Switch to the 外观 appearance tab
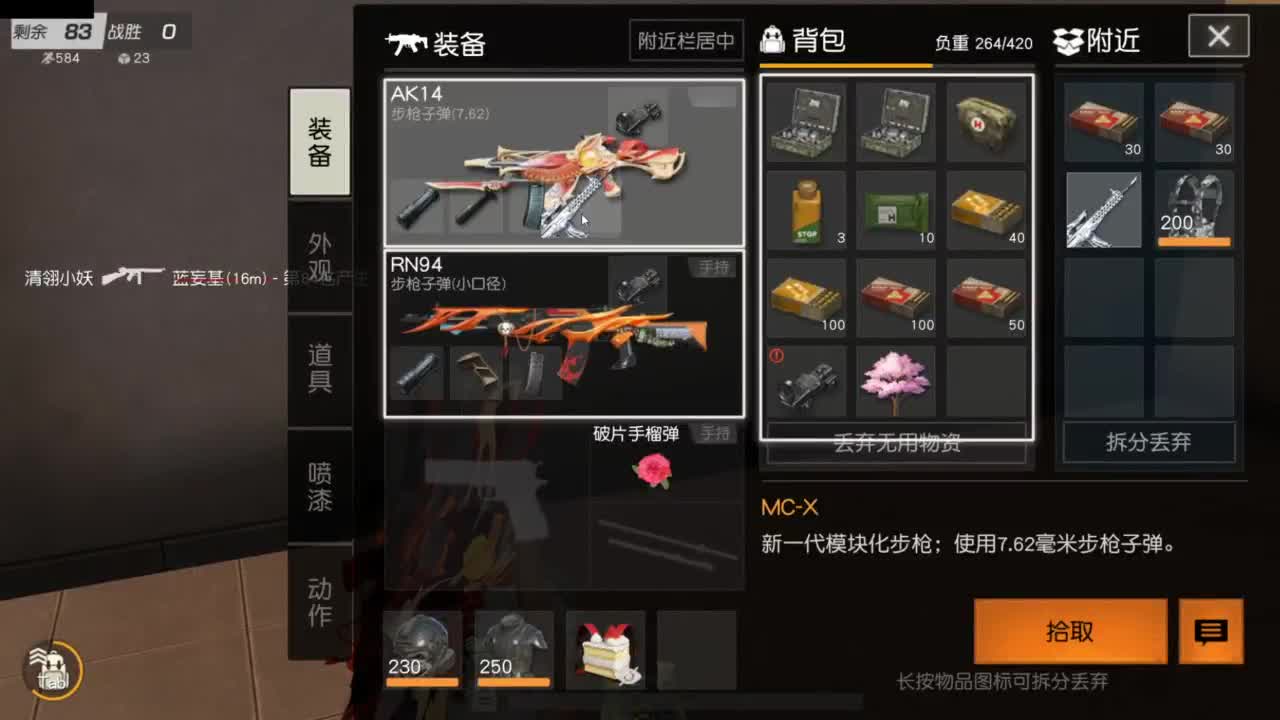This screenshot has height=720, width=1280. tap(319, 258)
